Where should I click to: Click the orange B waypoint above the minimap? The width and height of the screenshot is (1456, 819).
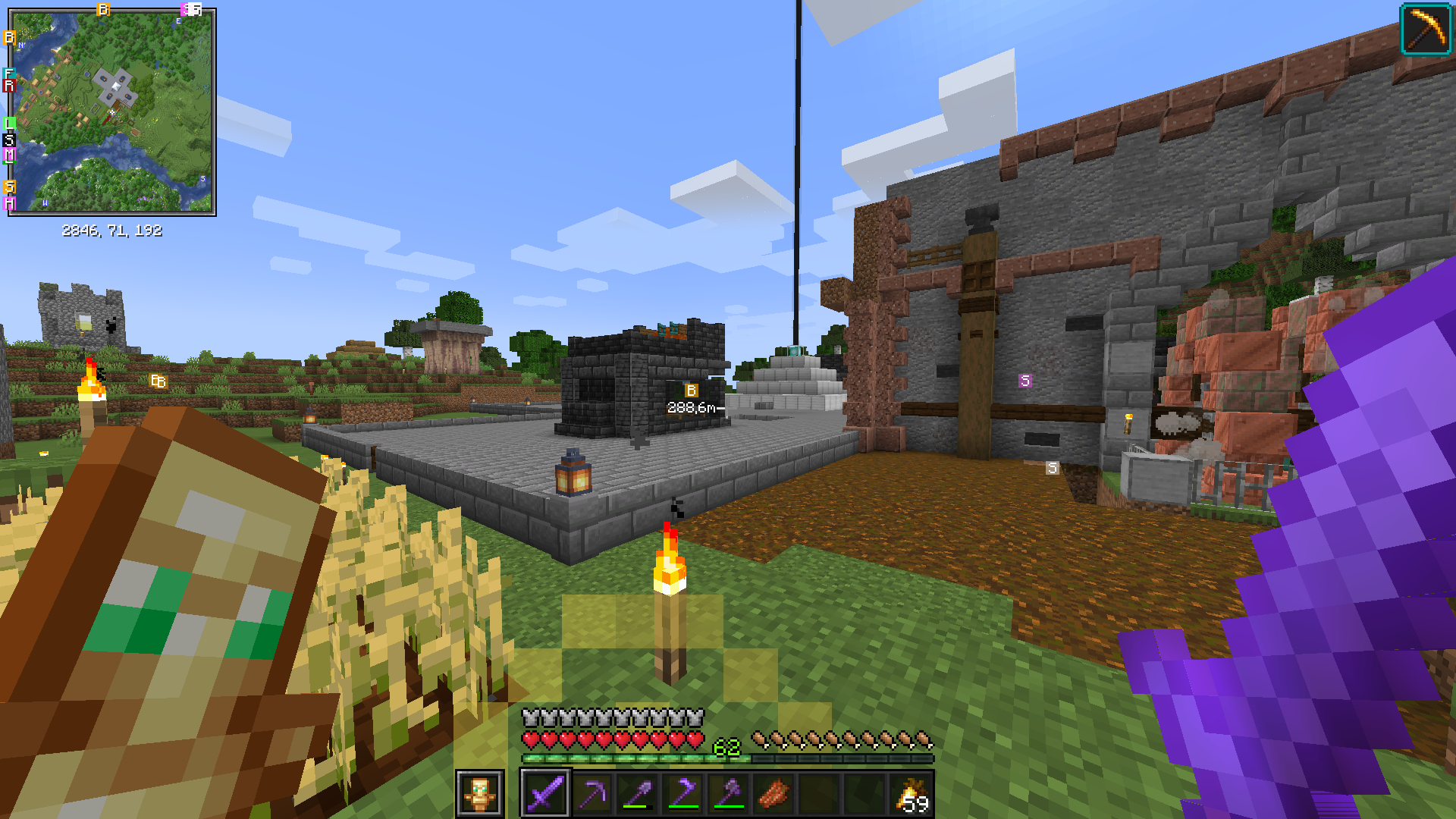pos(103,8)
